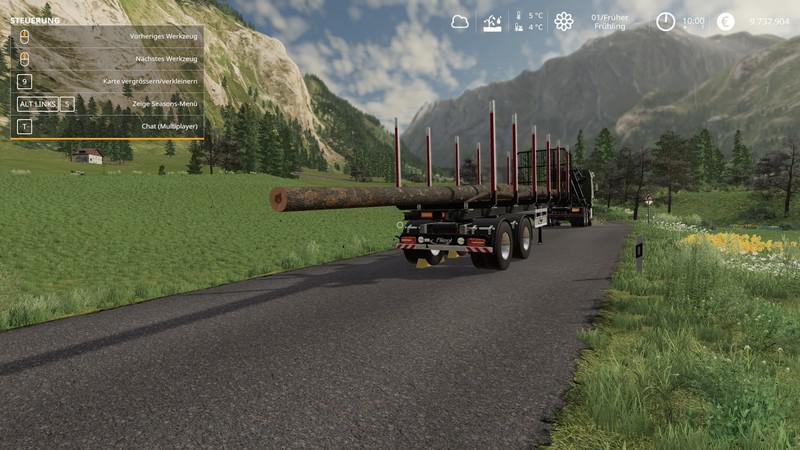
Task: Select the euro money icon
Action: pos(725,21)
